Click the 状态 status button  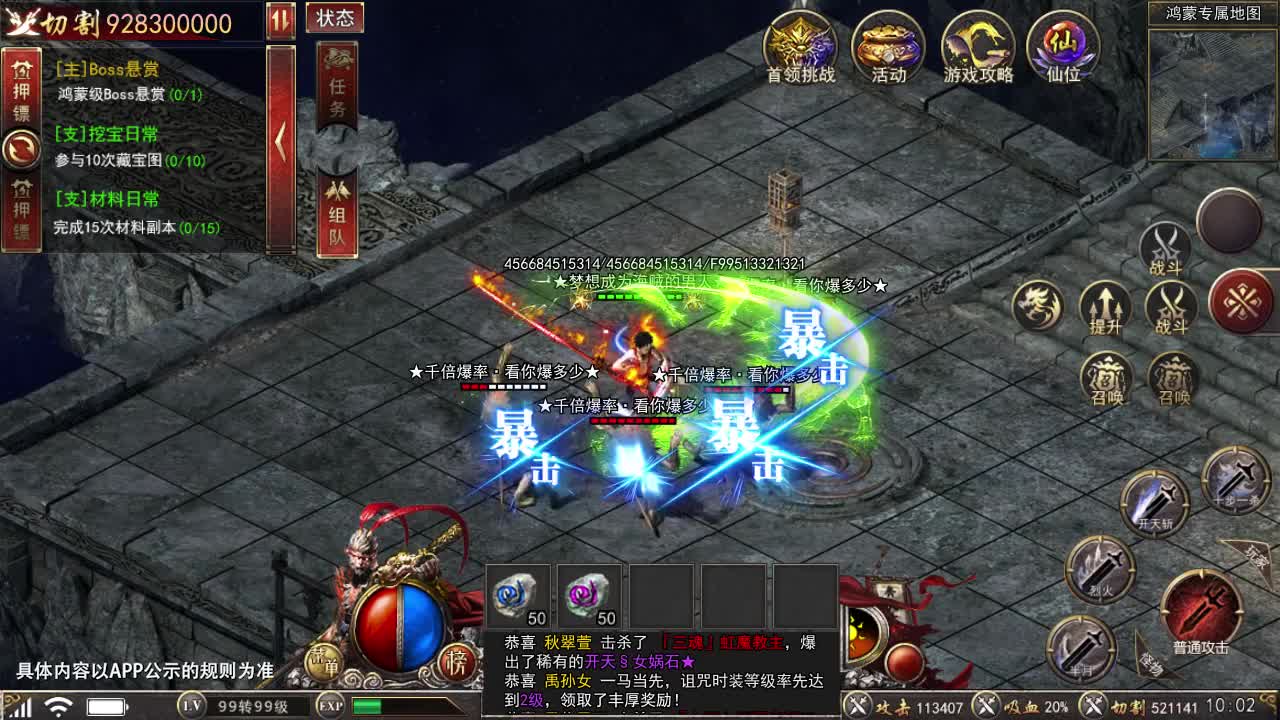point(336,18)
